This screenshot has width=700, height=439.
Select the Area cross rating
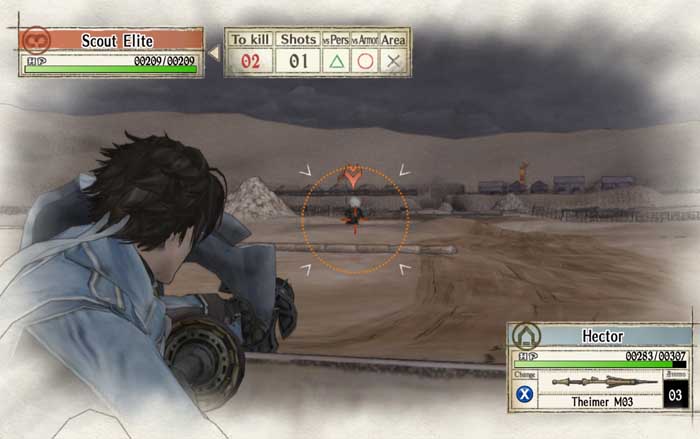[394, 60]
